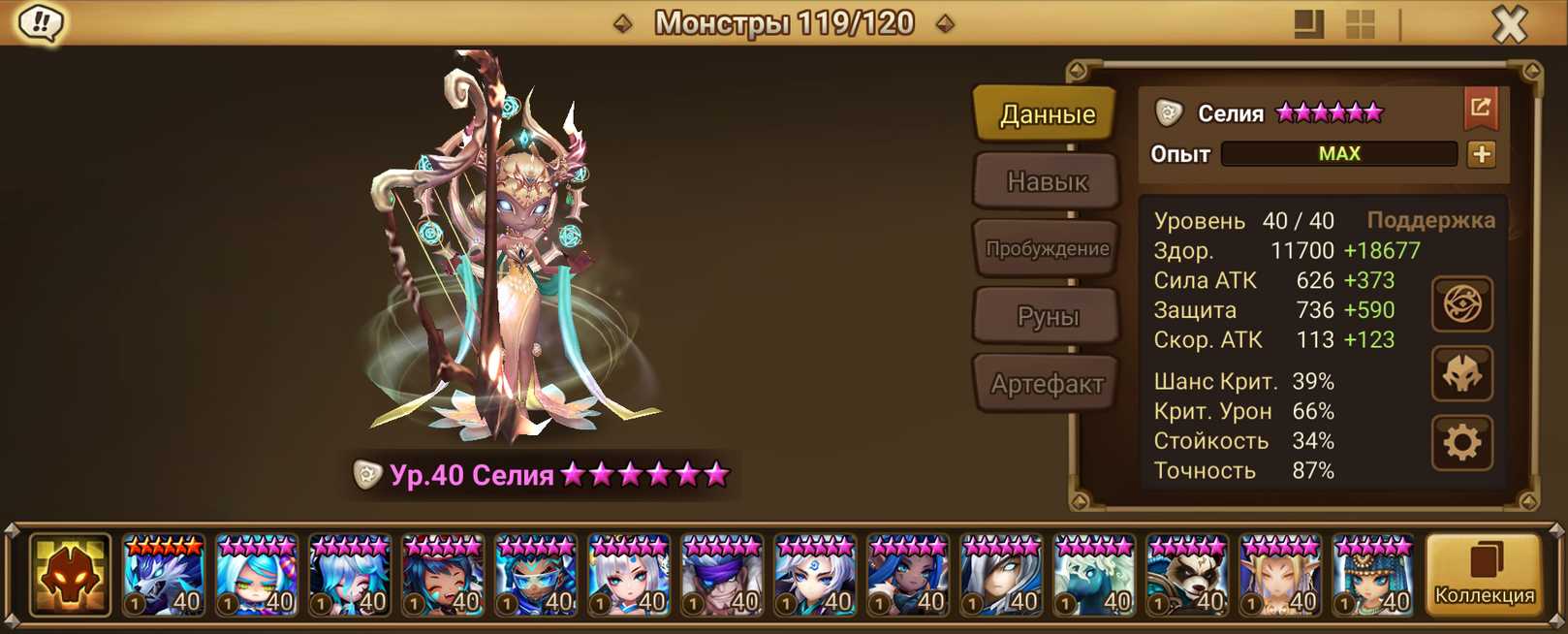The width and height of the screenshot is (1568, 634).
Task: Show the Руны tab
Action: [1047, 317]
